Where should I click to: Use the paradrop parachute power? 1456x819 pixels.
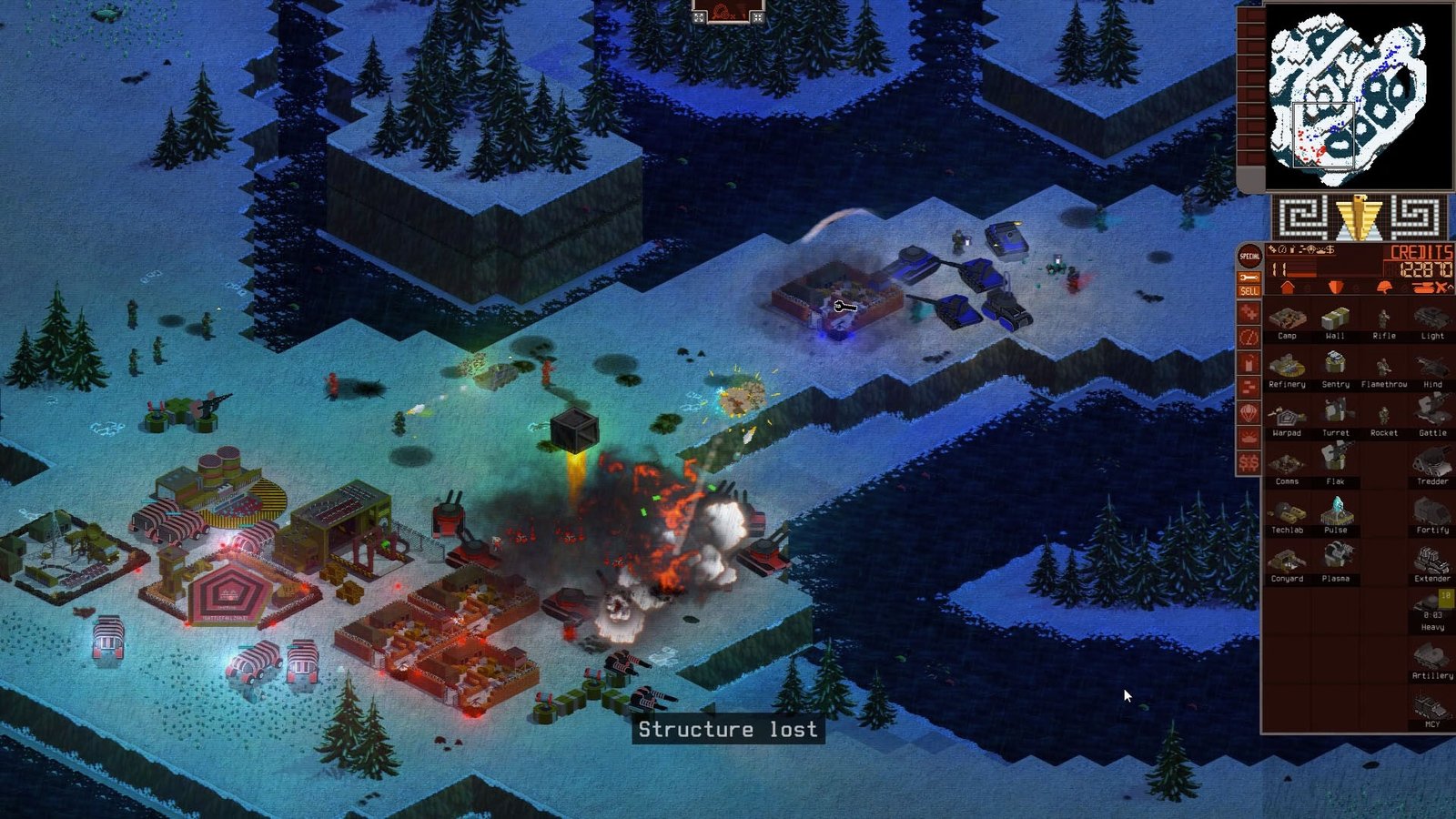[x=1249, y=413]
